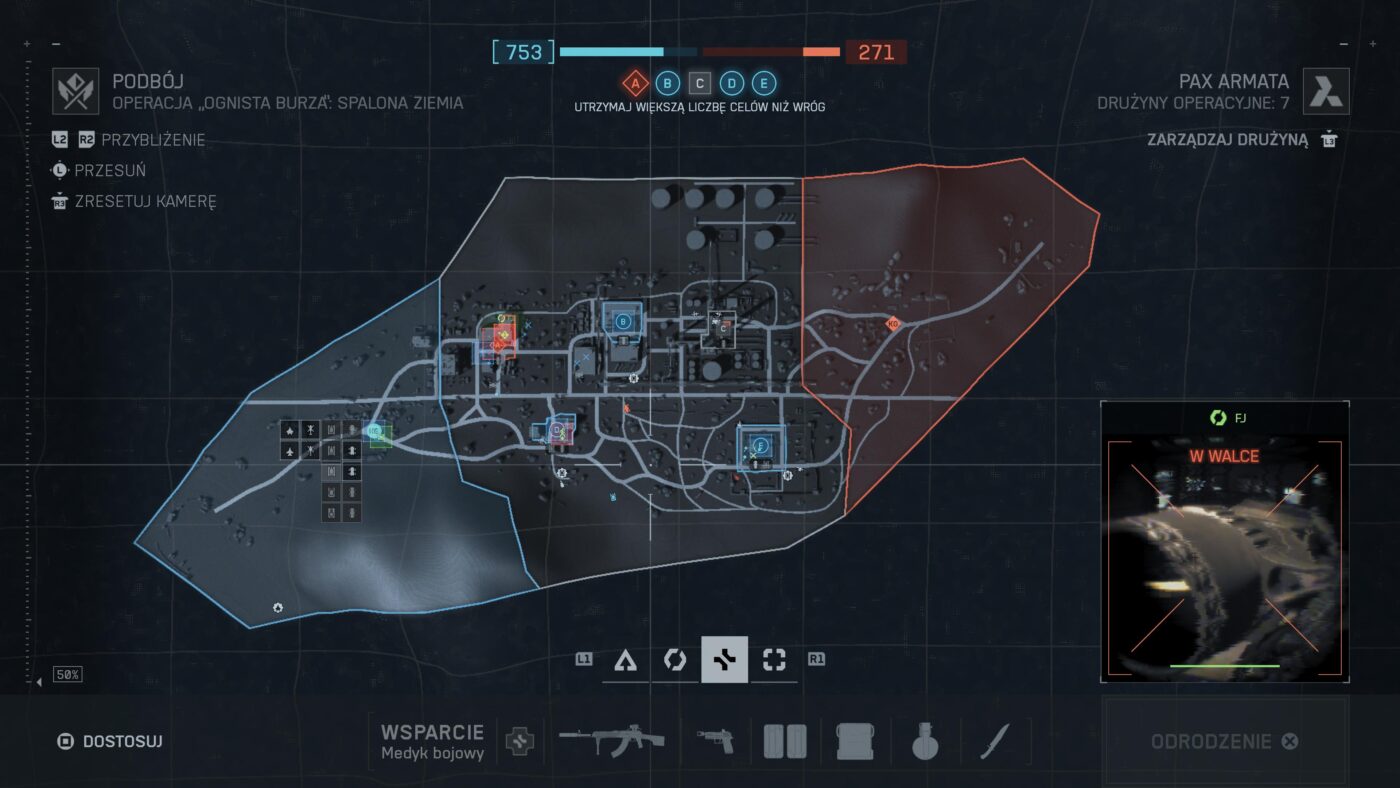Image resolution: width=1400 pixels, height=788 pixels.
Task: Pick the supply bag gadget slot
Action: click(855, 742)
